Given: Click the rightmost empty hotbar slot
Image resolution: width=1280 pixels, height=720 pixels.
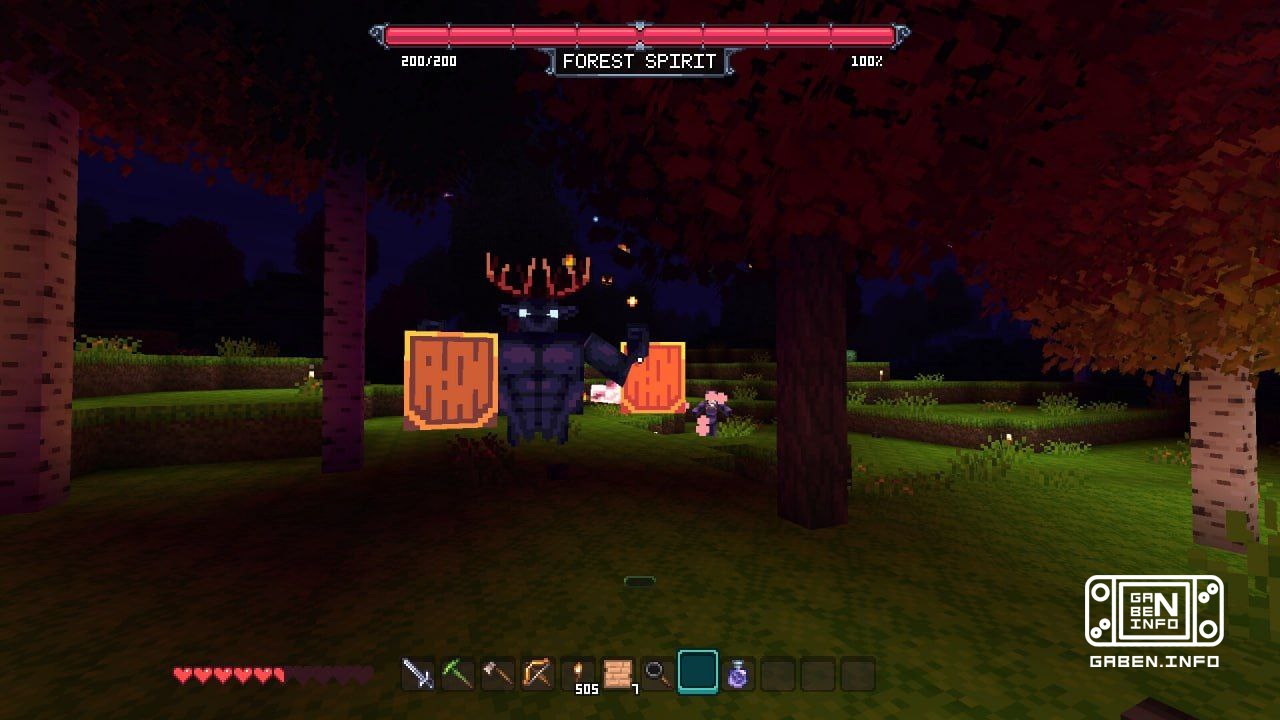Looking at the screenshot, I should pyautogui.click(x=858, y=674).
